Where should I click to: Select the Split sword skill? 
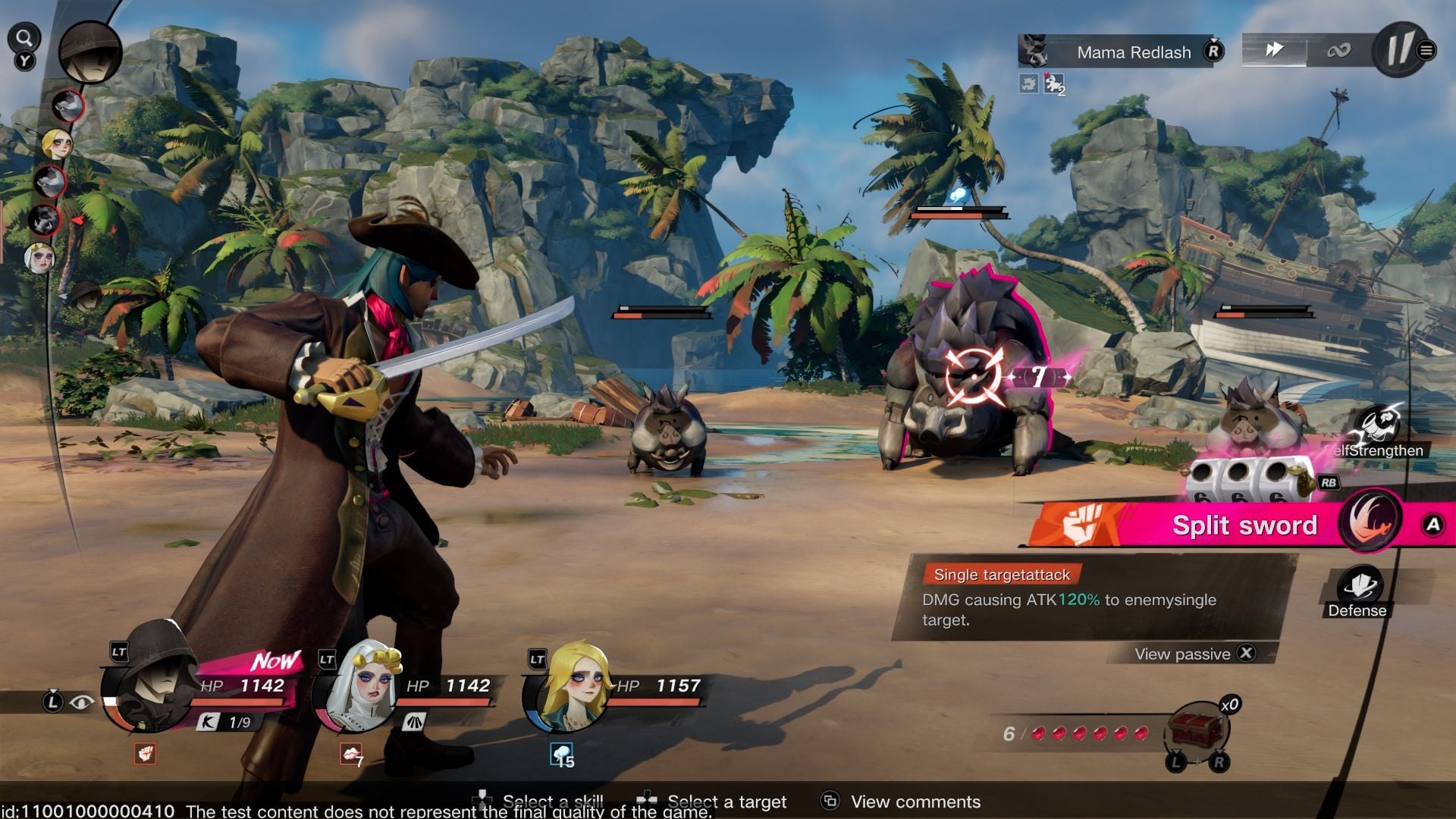pos(1244,525)
